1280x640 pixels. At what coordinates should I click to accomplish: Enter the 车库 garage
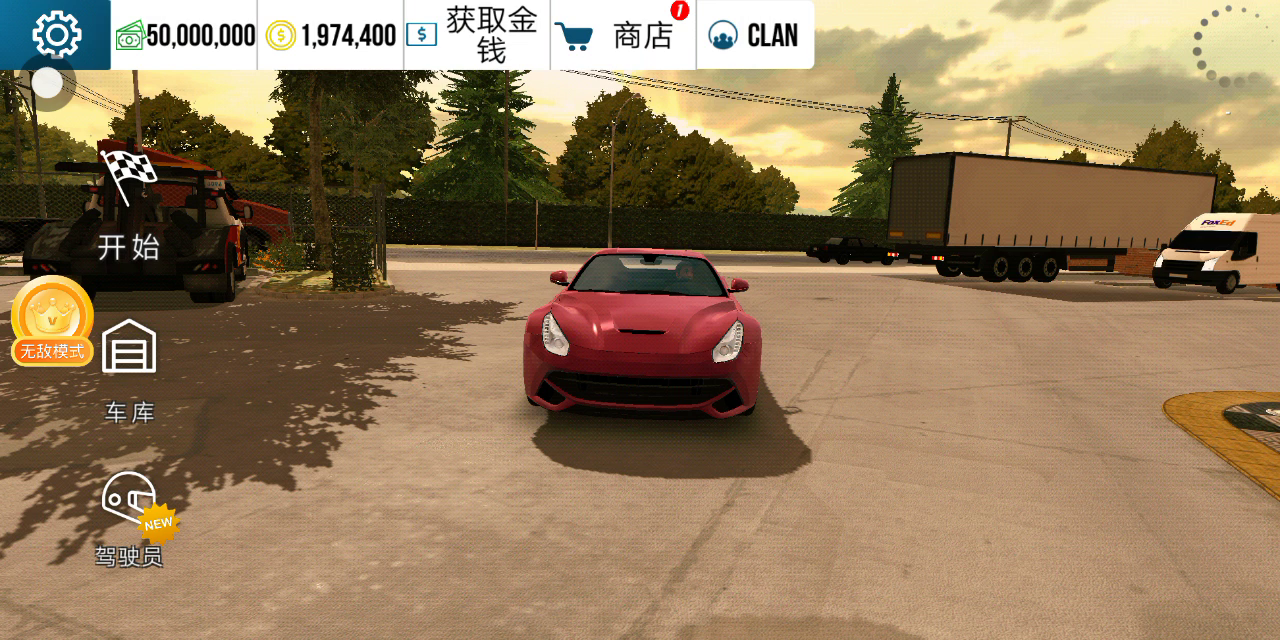point(129,369)
